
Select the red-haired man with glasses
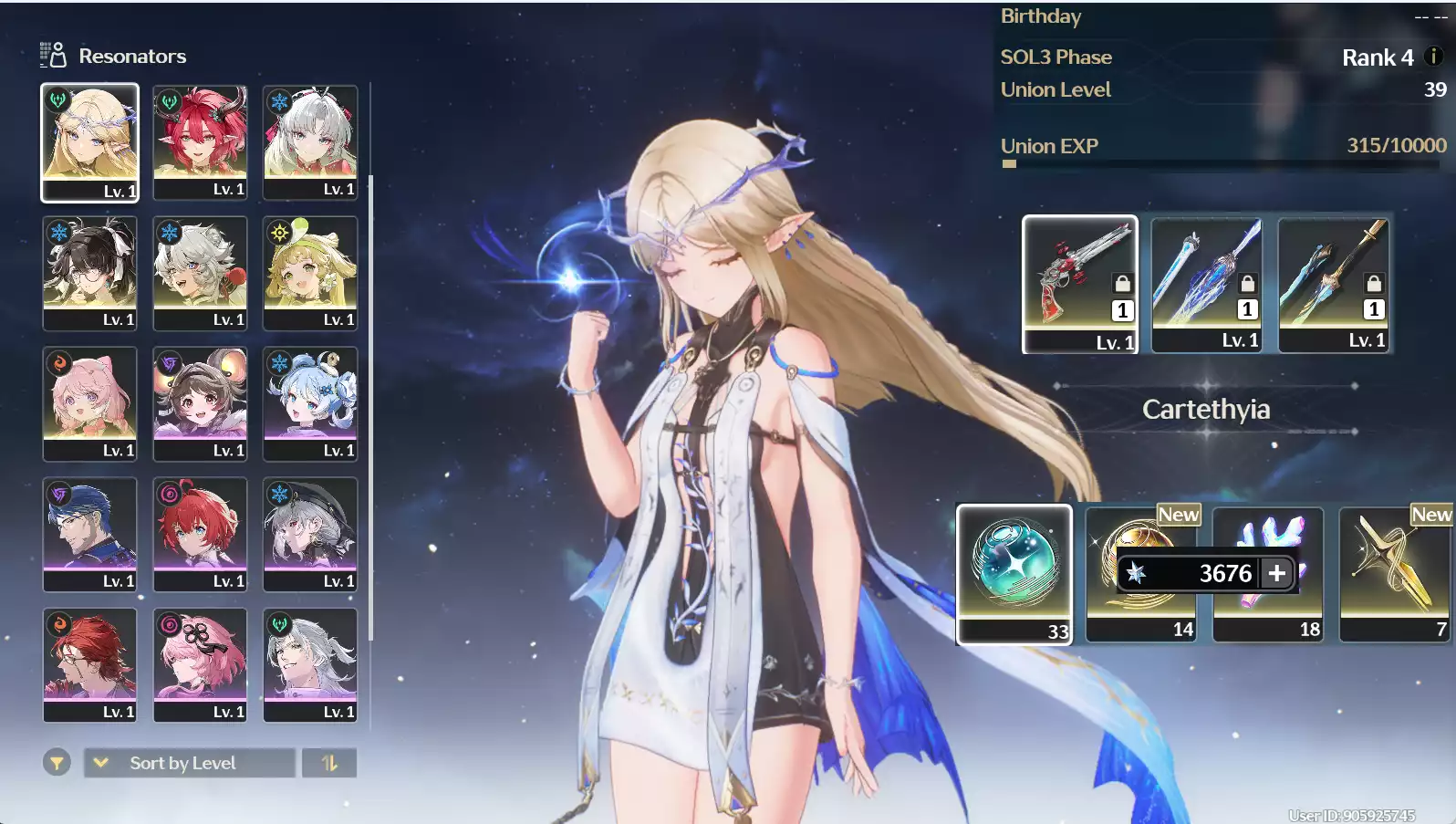pyautogui.click(x=89, y=664)
